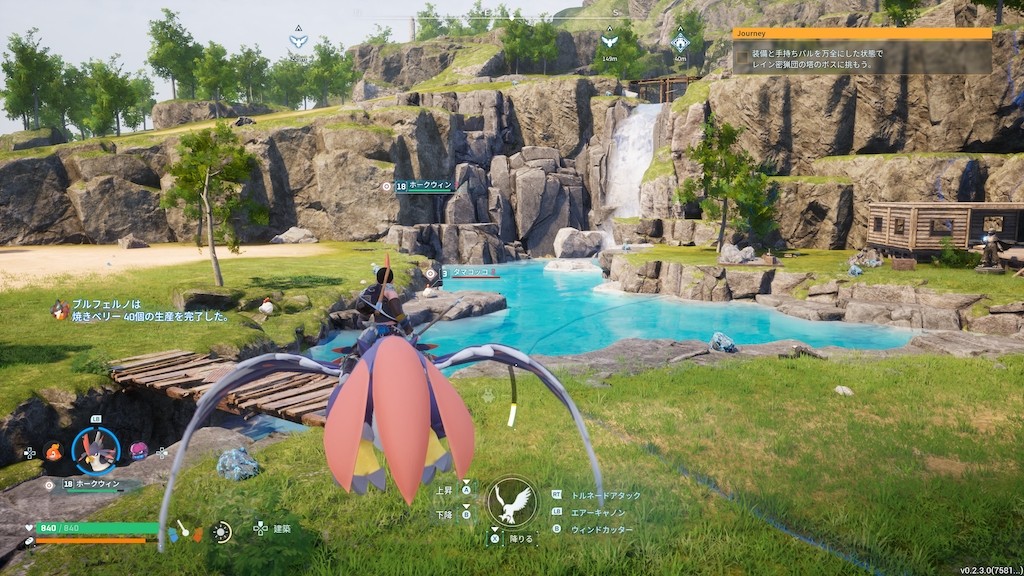Screen dimensions: 1024x576
Task: Click the leftmost winged compass marker
Action: (x=298, y=41)
